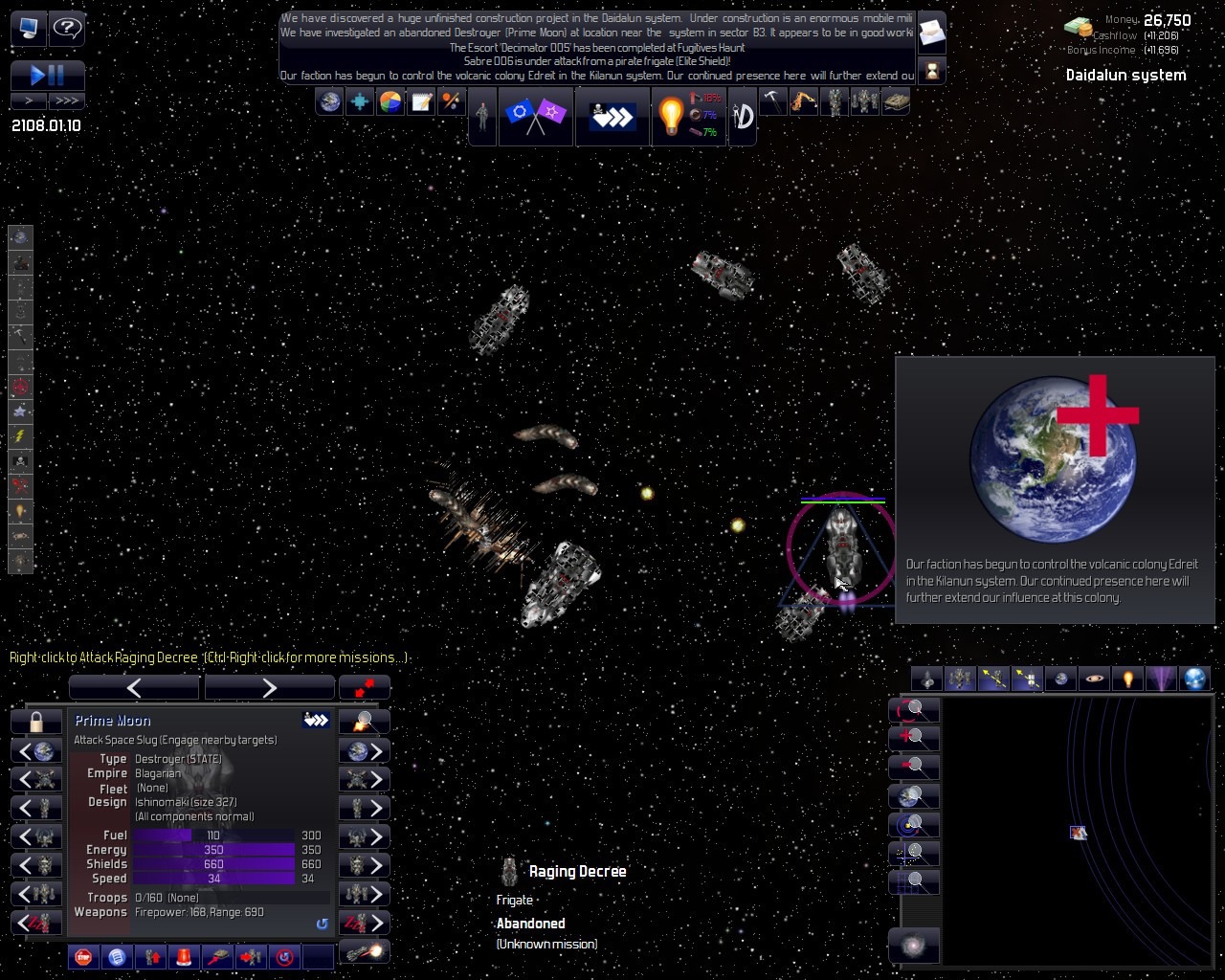Open the crossed flags diplomacy screen
The width and height of the screenshot is (1225, 980).
coord(535,116)
